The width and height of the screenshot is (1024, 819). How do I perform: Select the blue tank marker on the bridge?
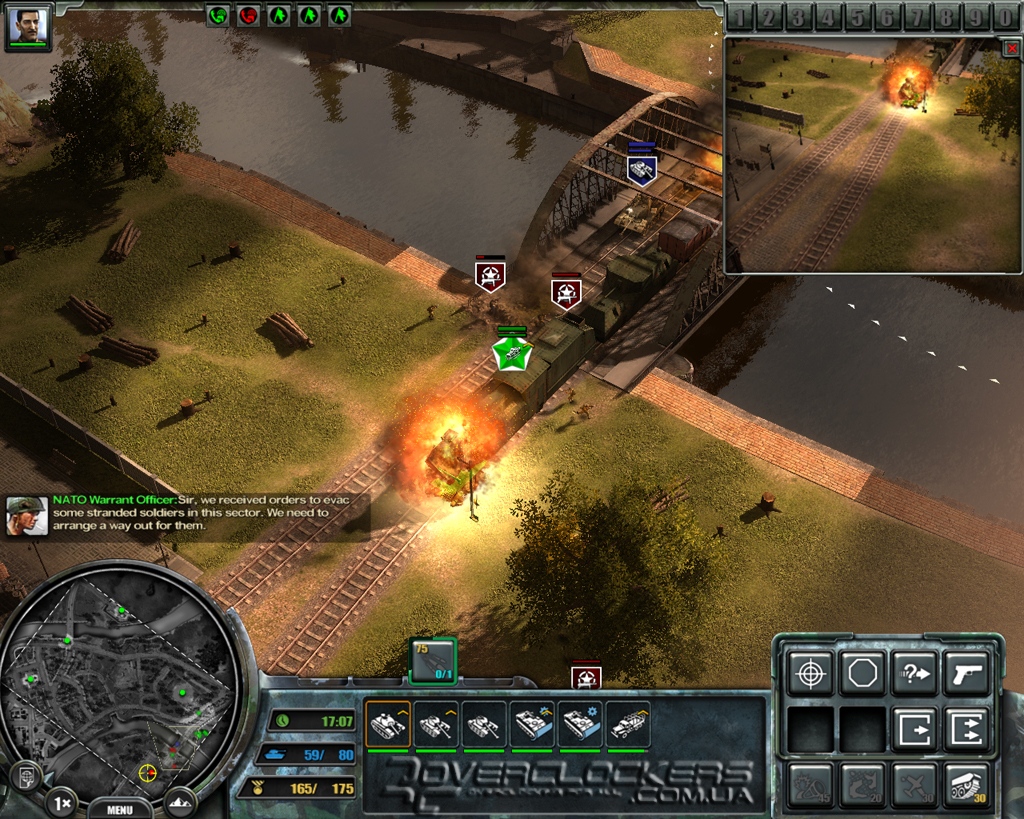tap(641, 168)
